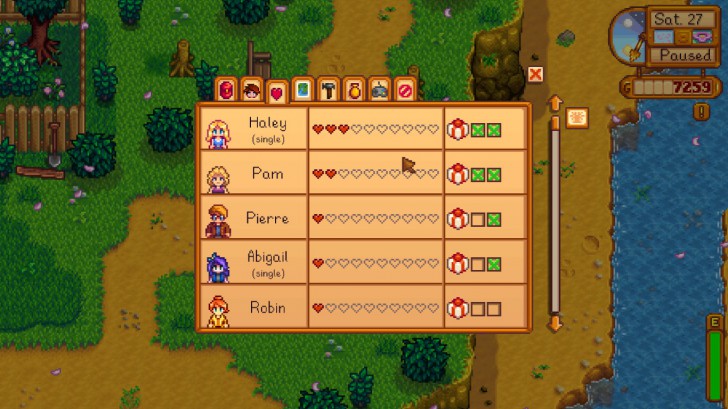The image size is (728, 409).
Task: Open the map tab
Action: pyautogui.click(x=303, y=91)
